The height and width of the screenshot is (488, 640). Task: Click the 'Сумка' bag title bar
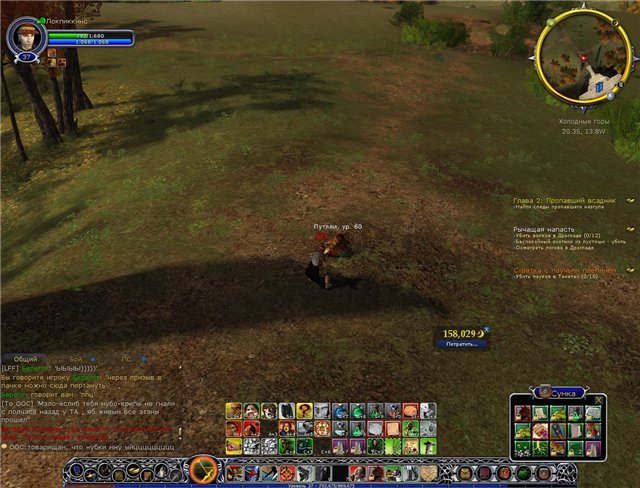(x=558, y=393)
